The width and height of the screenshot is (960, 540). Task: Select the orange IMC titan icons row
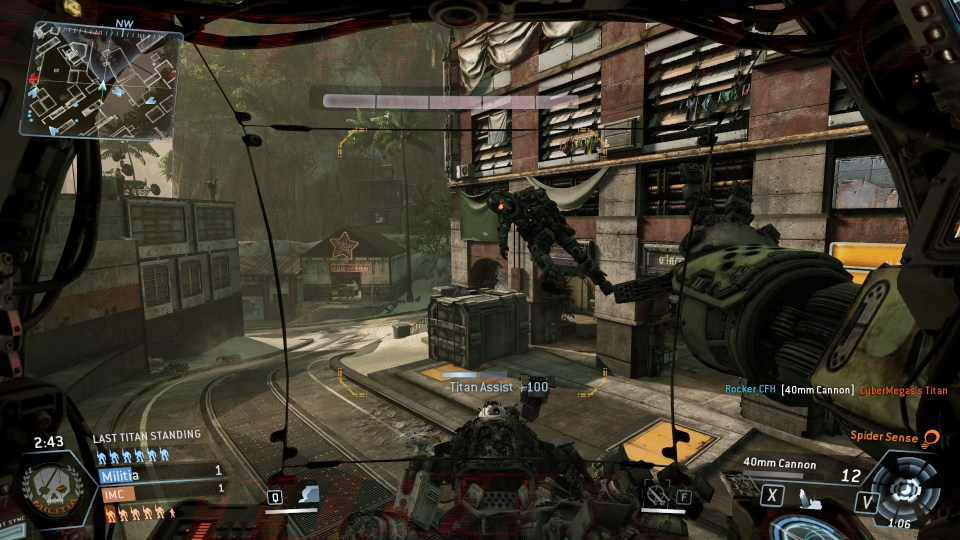tap(140, 513)
